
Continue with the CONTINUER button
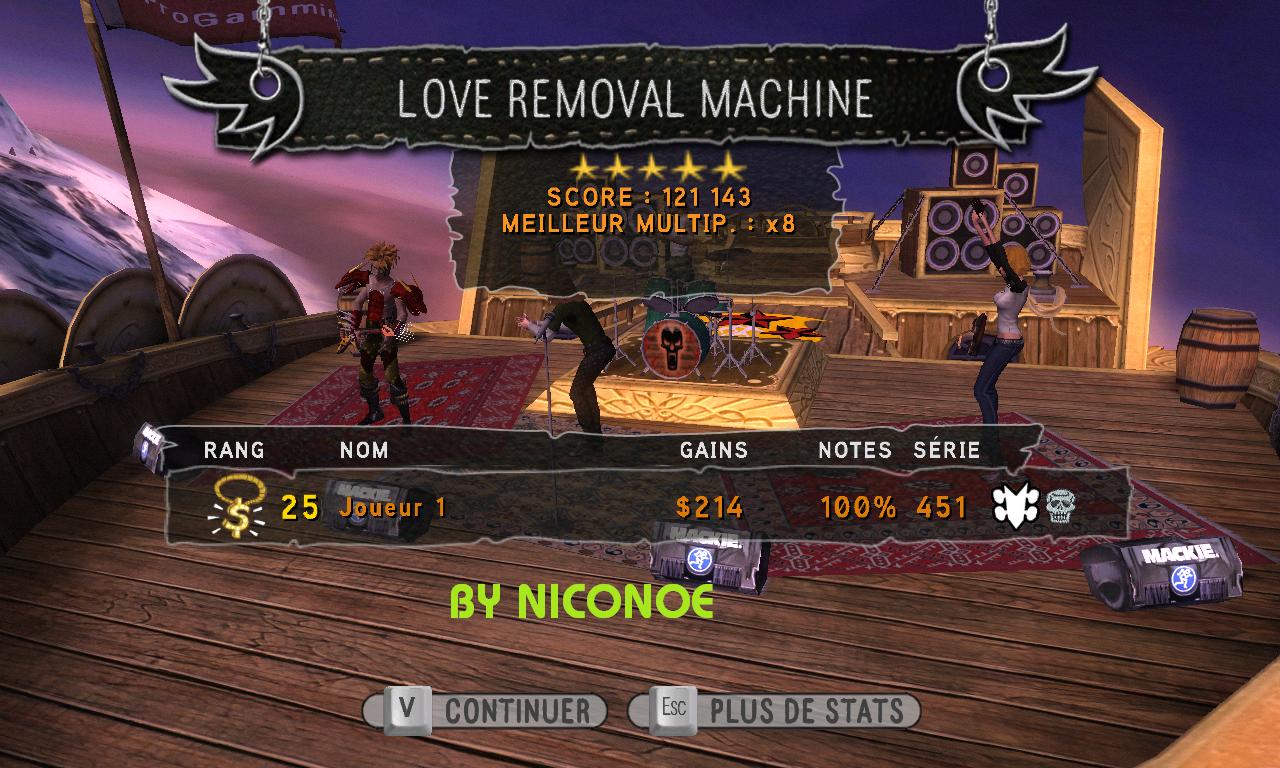click(x=487, y=711)
